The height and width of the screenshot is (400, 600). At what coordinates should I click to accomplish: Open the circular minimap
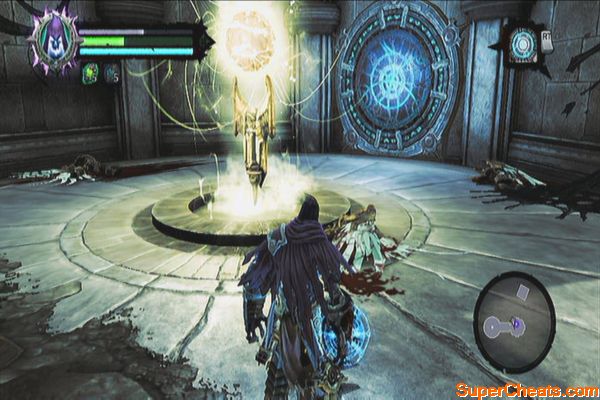pos(513,322)
